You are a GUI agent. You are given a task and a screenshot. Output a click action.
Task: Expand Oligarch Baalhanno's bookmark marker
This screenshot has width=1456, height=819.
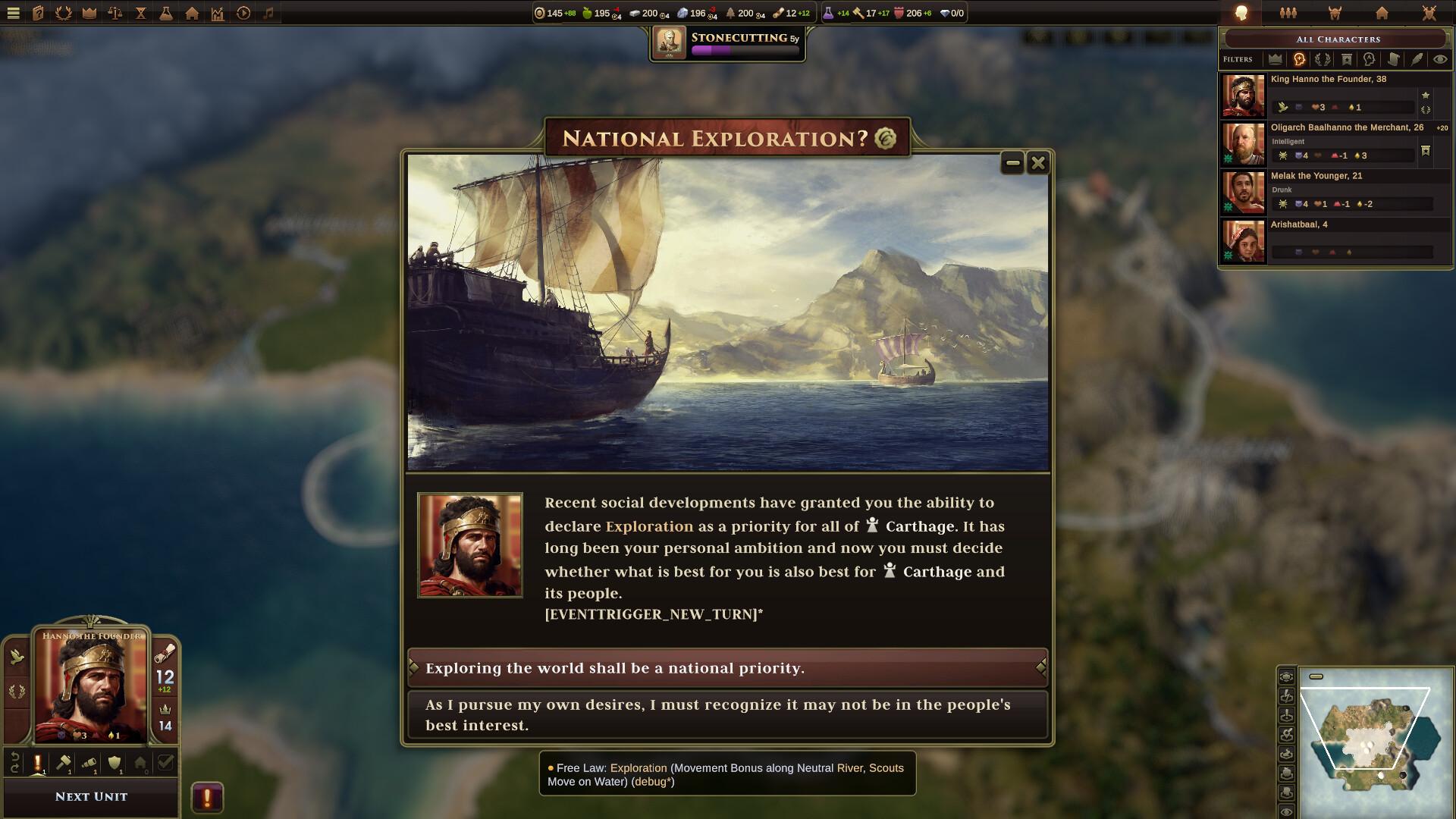coord(1426,152)
